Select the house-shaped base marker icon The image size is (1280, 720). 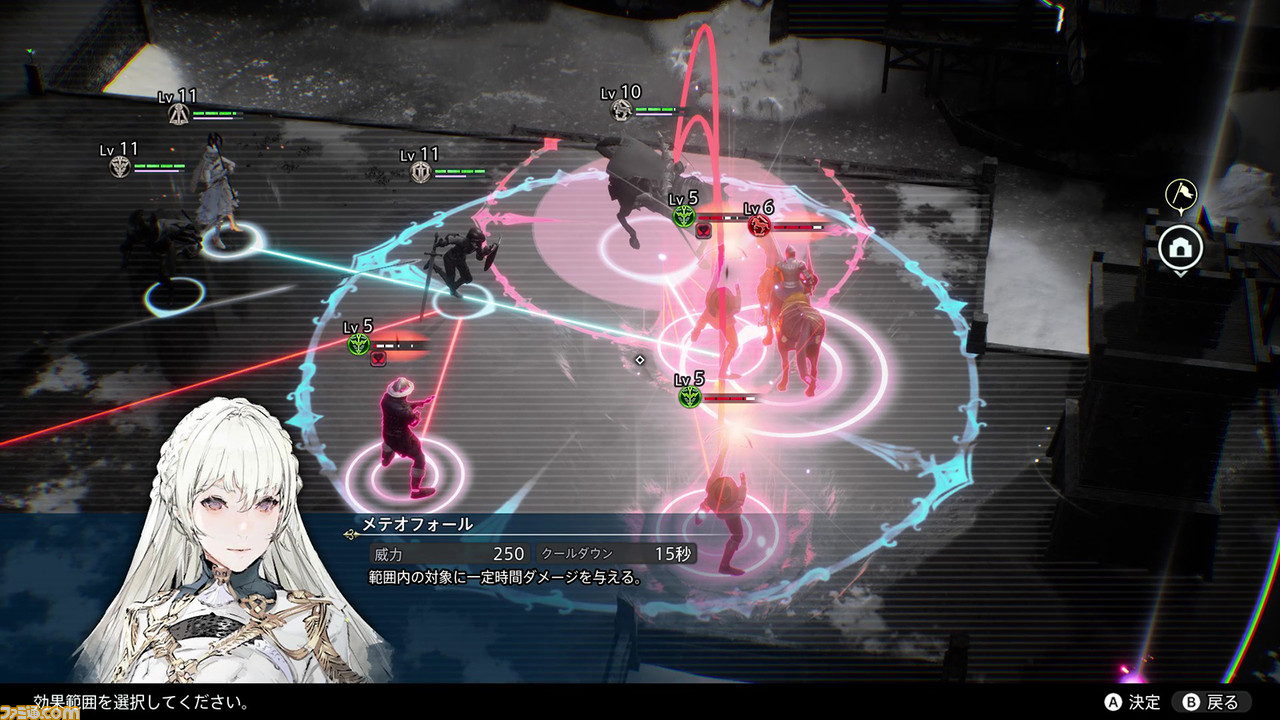1180,245
